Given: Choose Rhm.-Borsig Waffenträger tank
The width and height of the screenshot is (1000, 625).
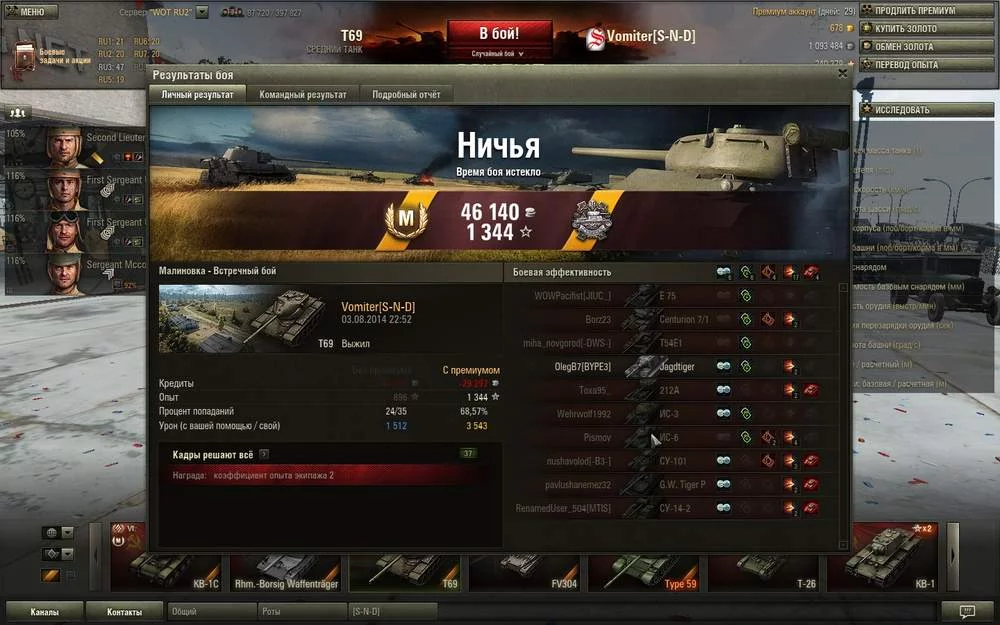Looking at the screenshot, I should click(288, 568).
